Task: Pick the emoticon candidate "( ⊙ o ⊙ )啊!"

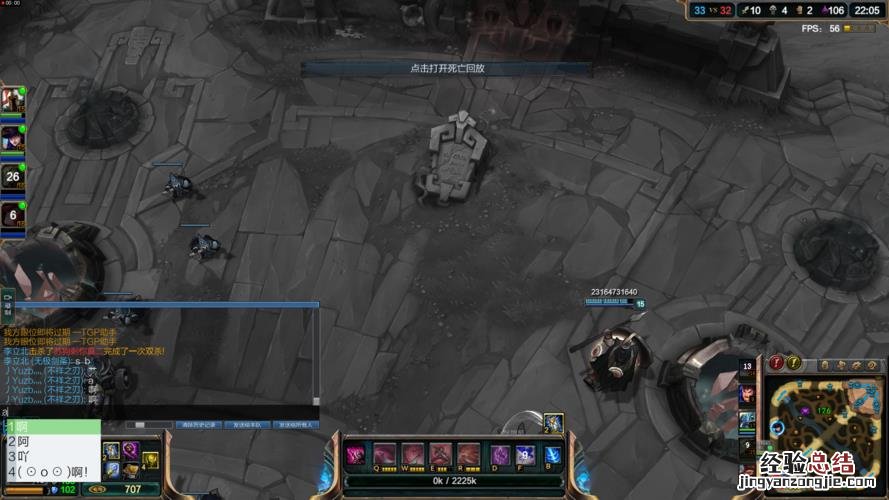Action: (x=50, y=471)
